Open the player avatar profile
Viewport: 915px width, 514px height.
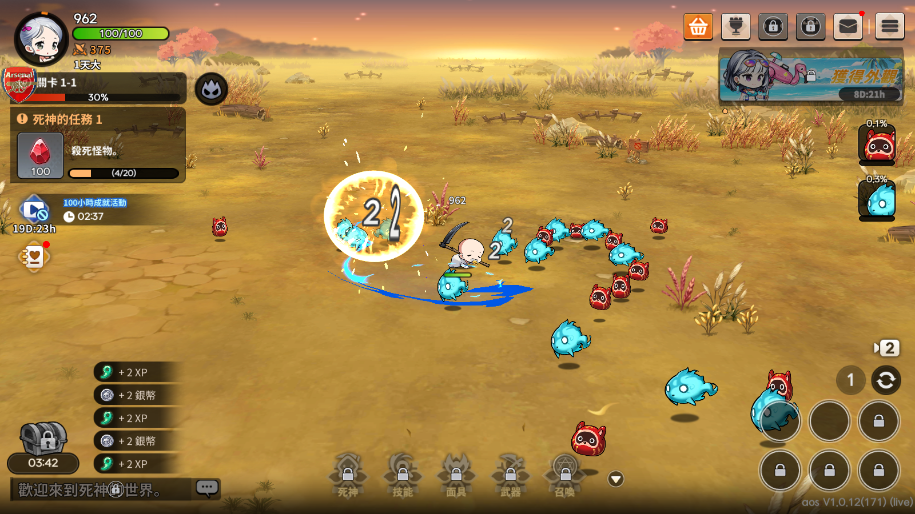point(41,36)
